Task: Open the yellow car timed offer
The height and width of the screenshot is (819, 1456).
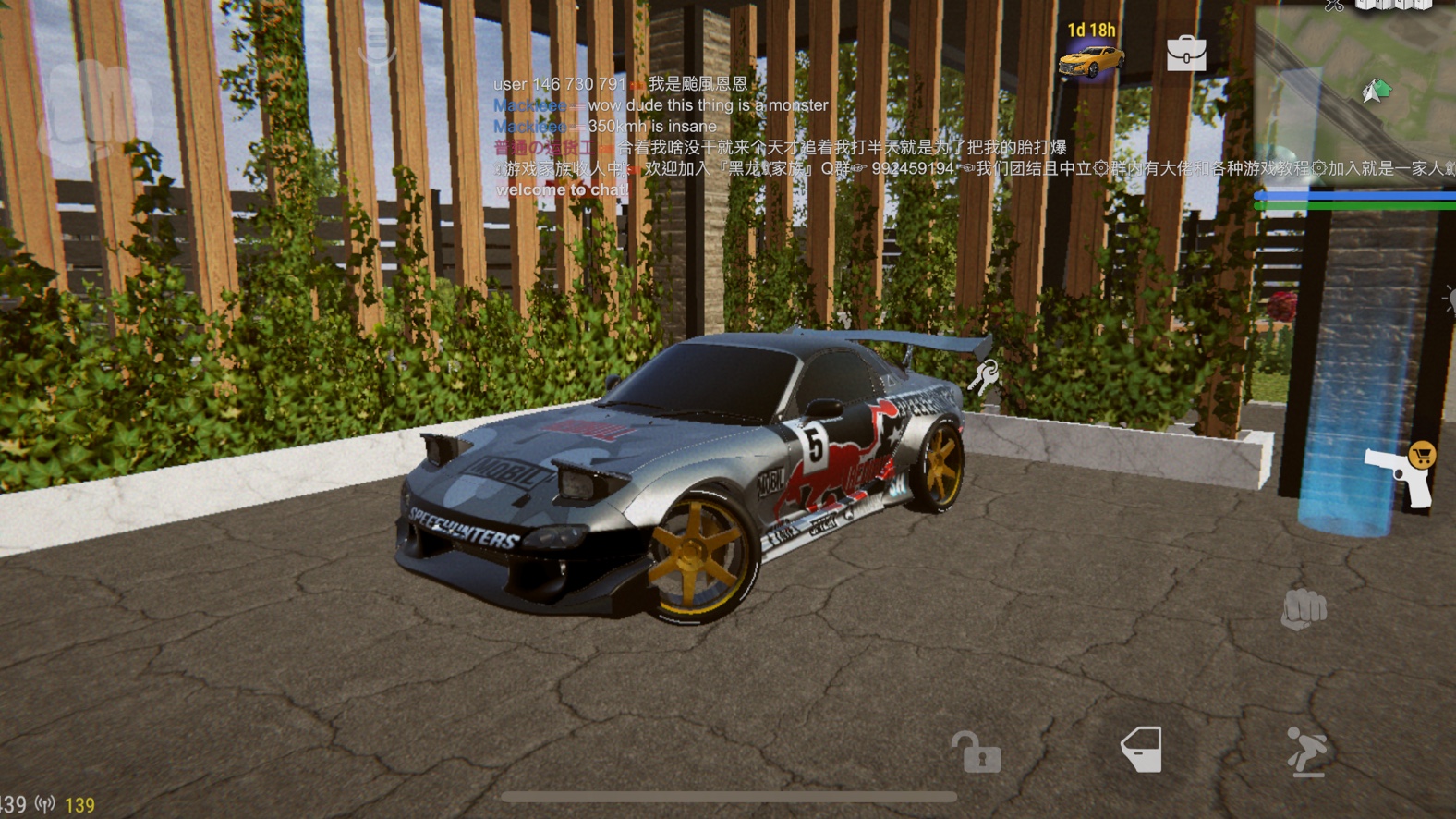Action: pyautogui.click(x=1091, y=55)
